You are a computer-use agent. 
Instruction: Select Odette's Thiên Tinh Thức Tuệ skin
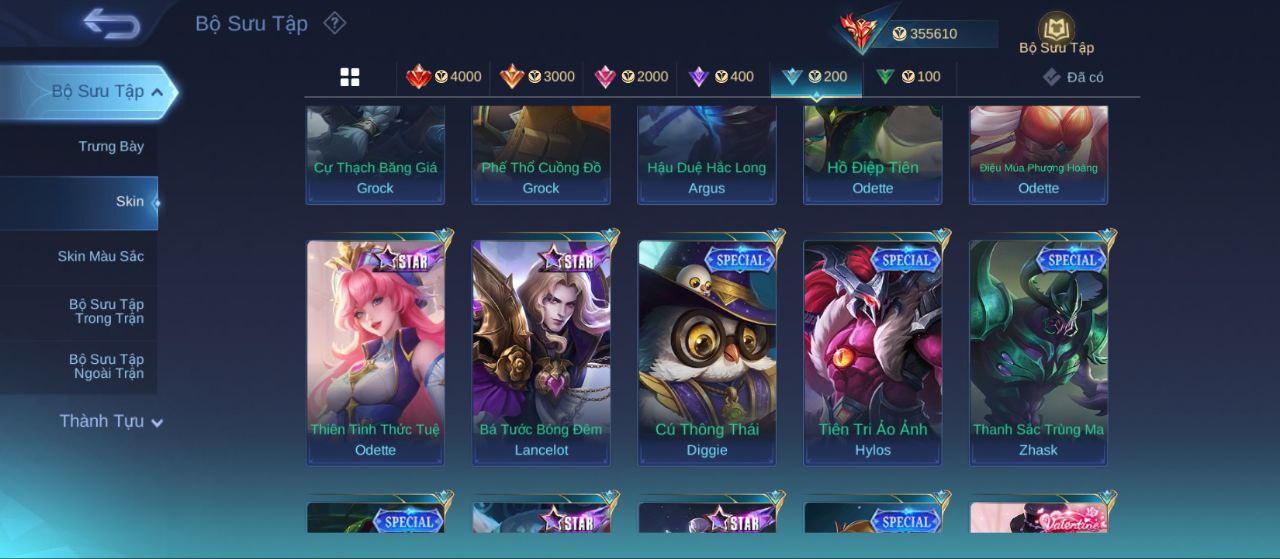pos(375,350)
